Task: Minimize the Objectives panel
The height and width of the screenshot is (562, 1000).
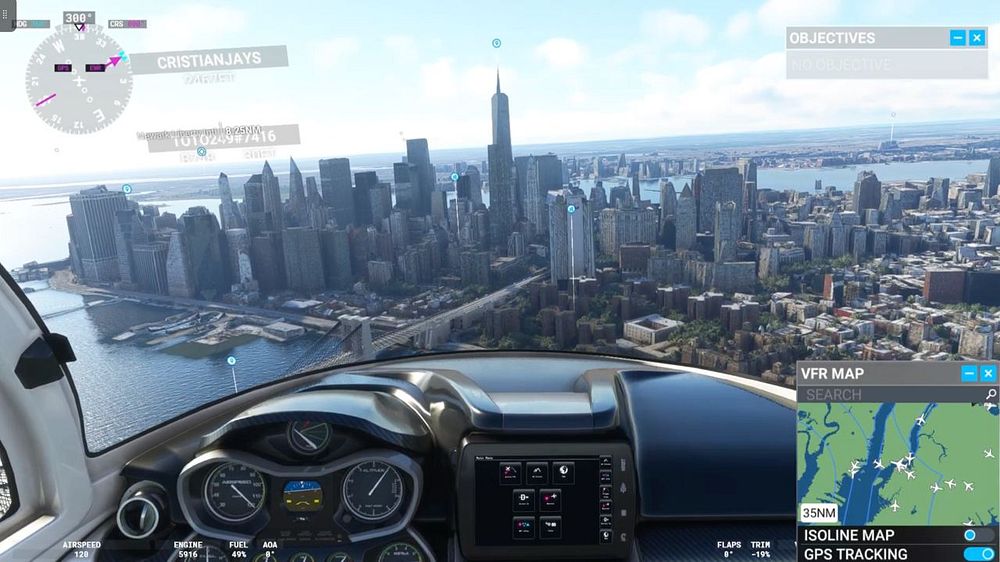Action: [958, 38]
